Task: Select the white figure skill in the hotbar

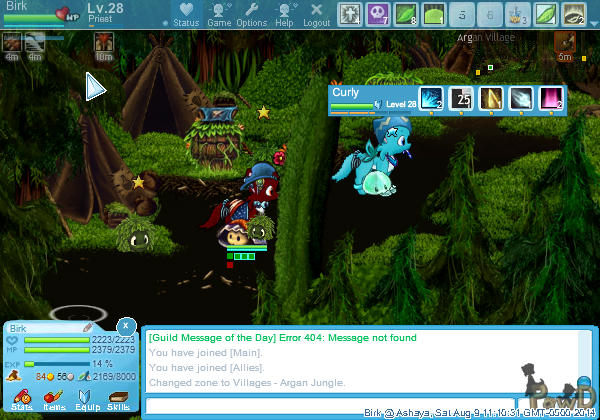Action: [350, 14]
